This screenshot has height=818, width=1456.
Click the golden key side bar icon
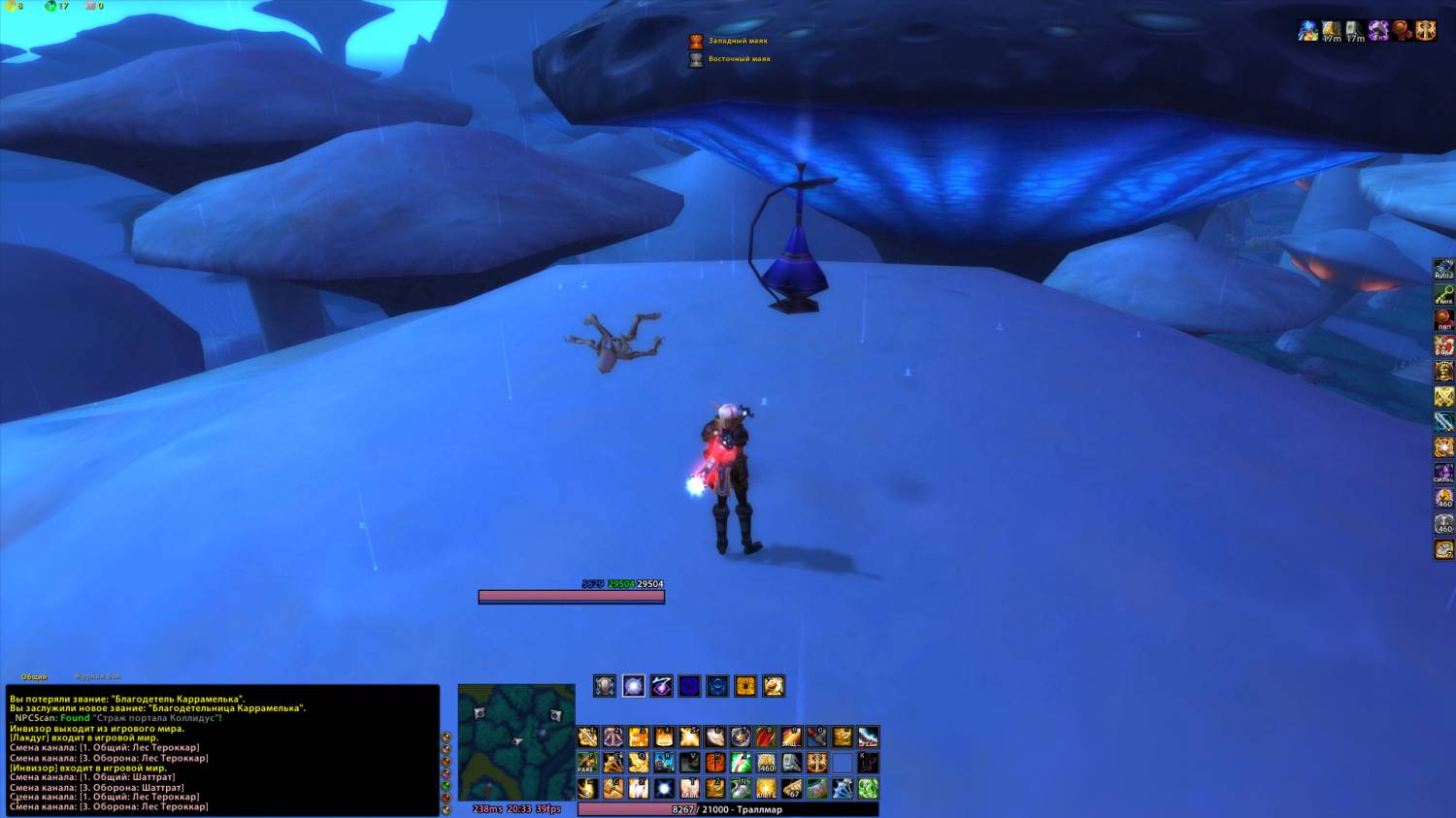pos(1444,295)
